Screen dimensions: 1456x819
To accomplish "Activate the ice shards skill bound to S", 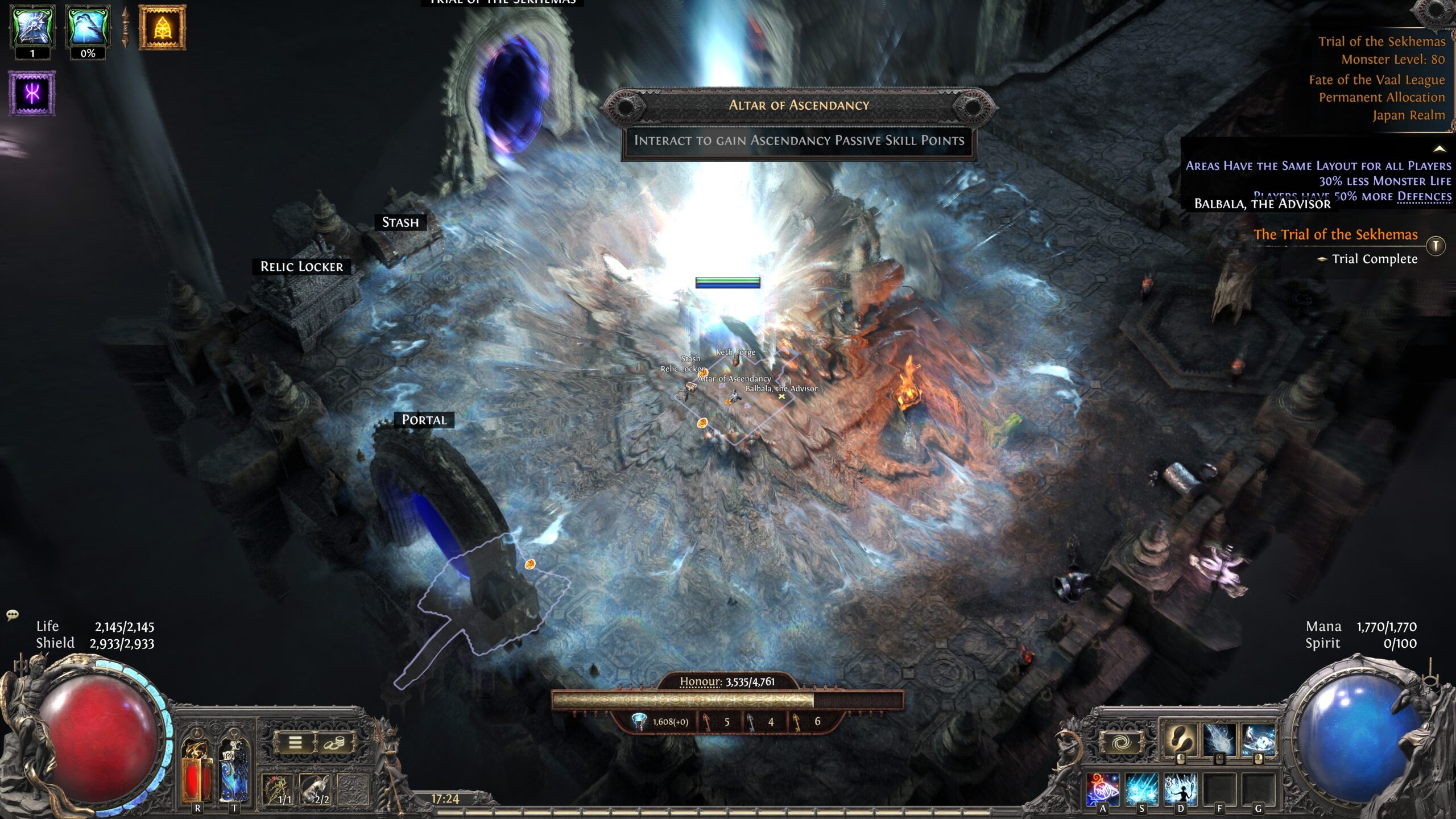I will [1141, 789].
